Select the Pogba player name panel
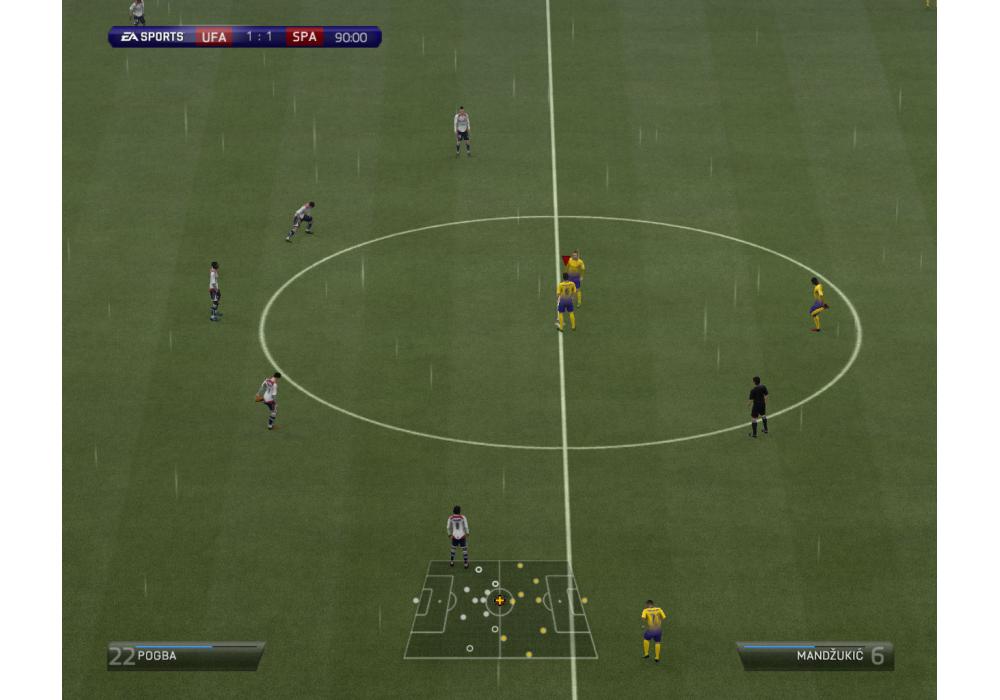Viewport: 1000px width, 700px height. coord(186,656)
